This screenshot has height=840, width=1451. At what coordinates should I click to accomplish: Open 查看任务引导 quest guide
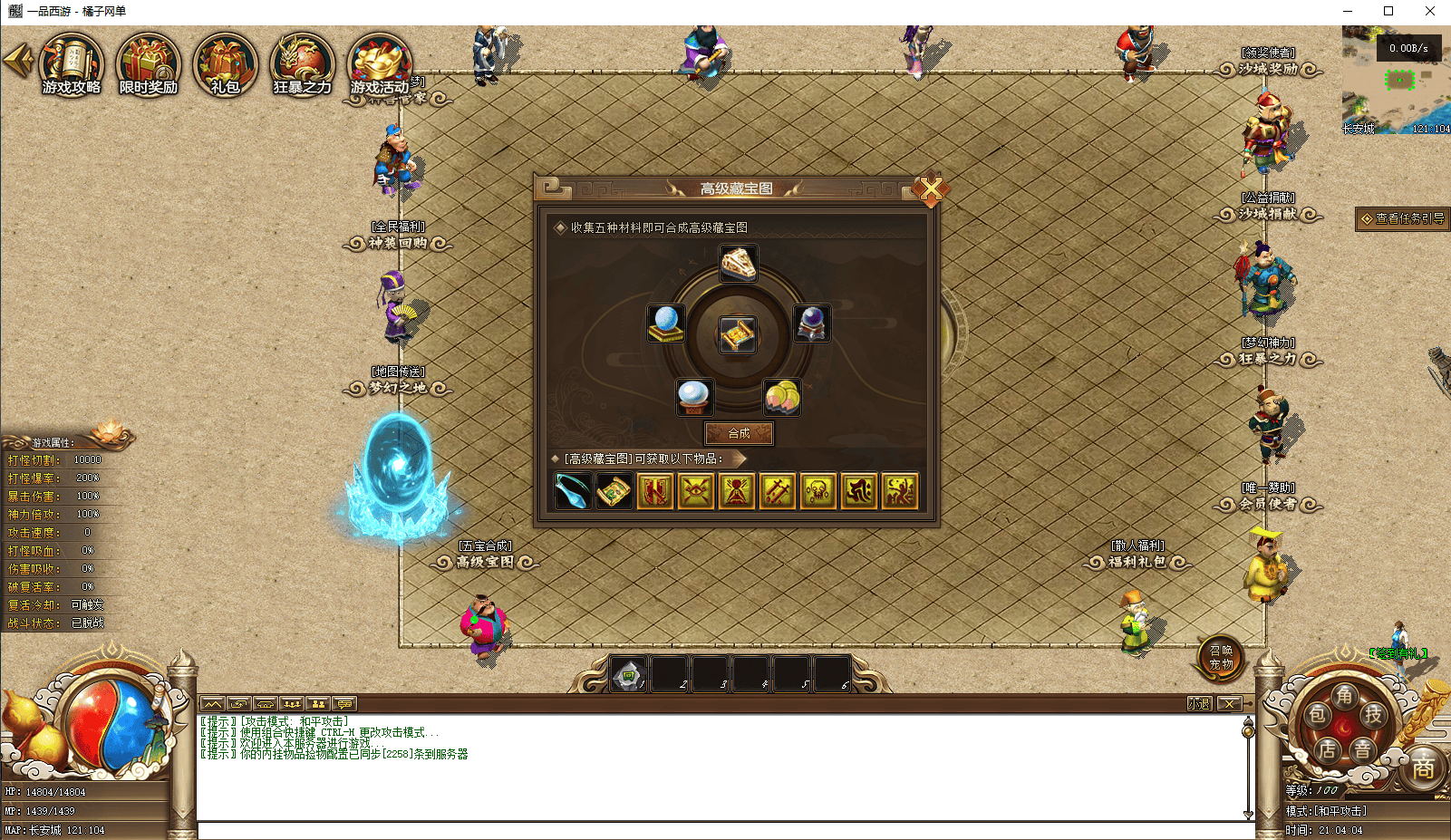coord(1402,218)
